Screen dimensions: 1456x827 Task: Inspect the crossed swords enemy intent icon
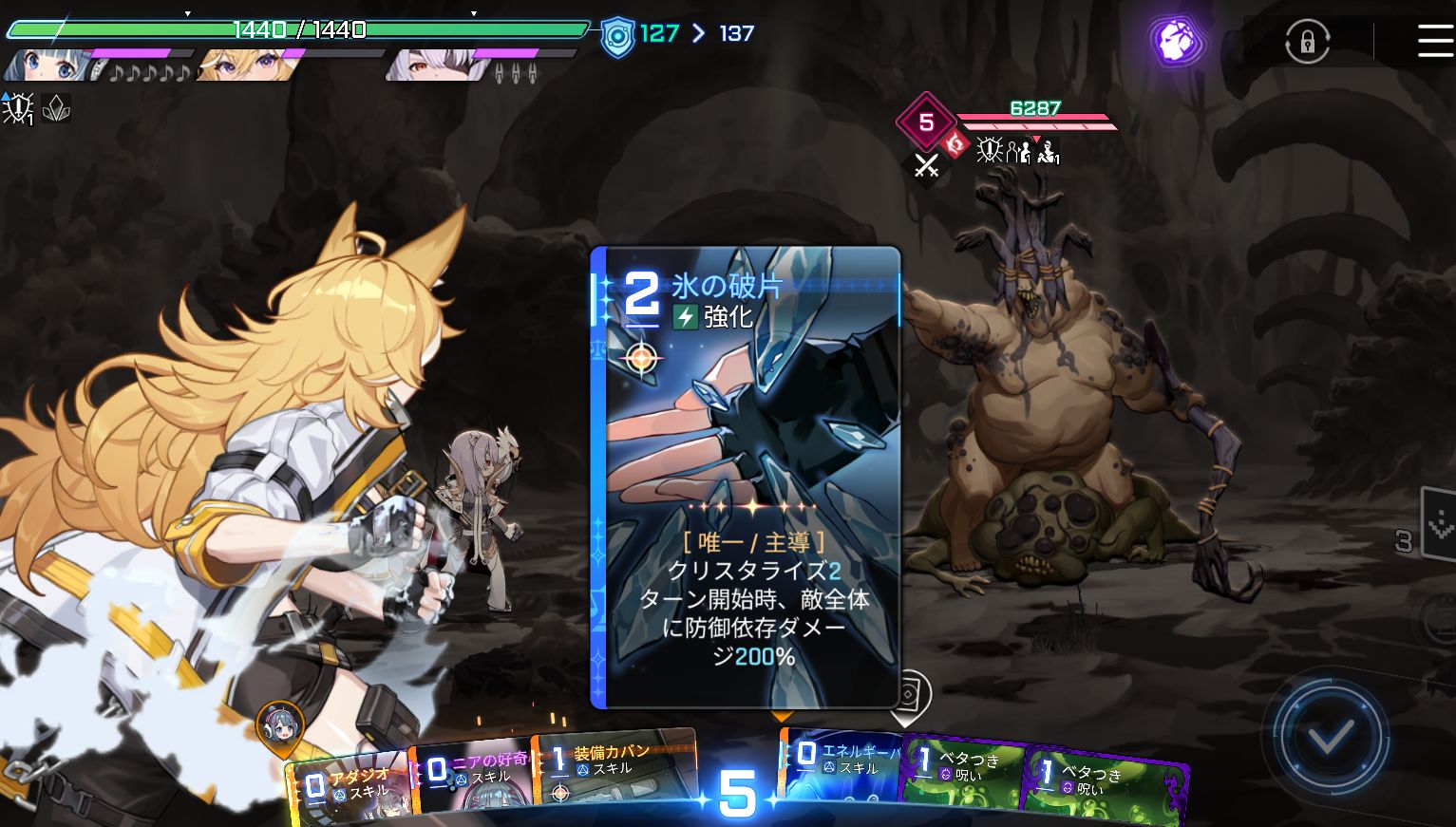926,166
